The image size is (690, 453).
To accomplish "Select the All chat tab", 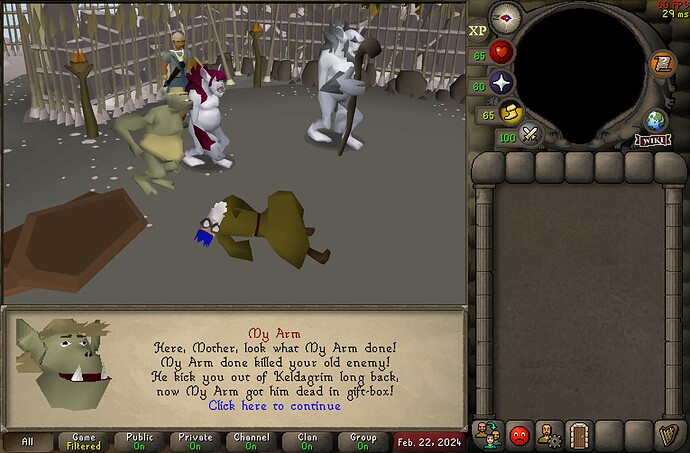I will click(28, 441).
